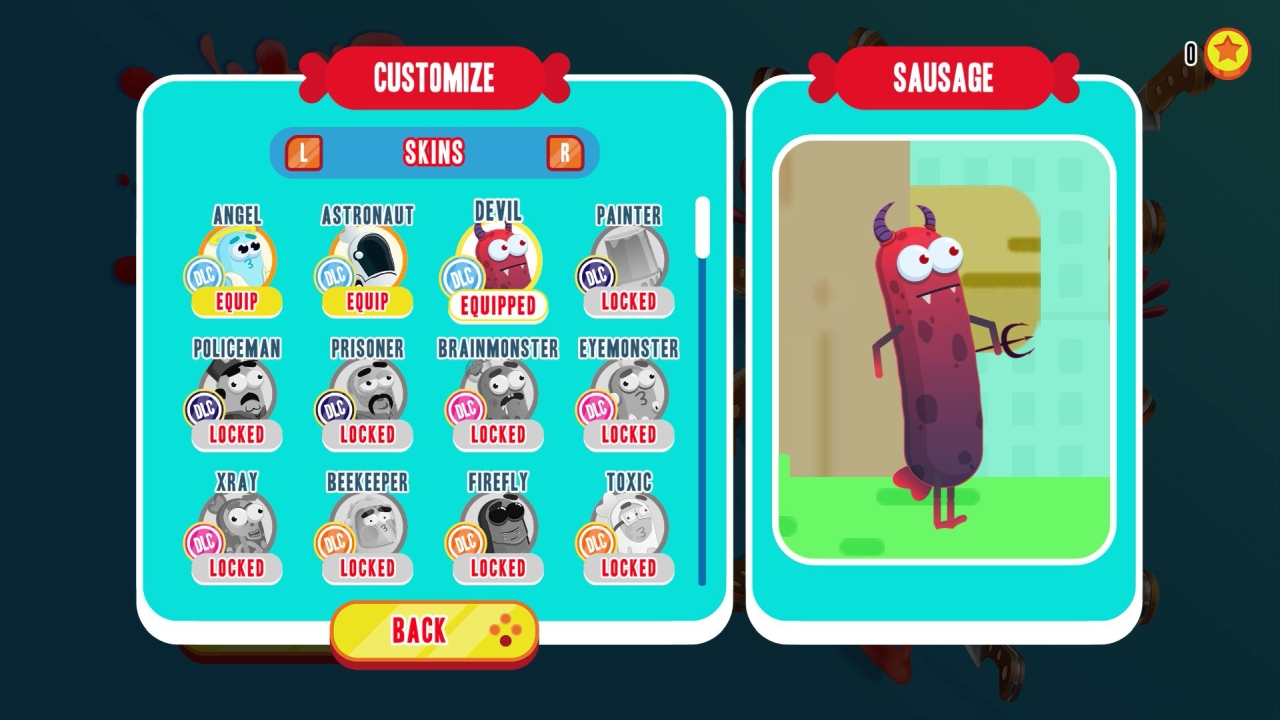The image size is (1280, 720).
Task: Select the Angel skin icon
Action: 236,255
